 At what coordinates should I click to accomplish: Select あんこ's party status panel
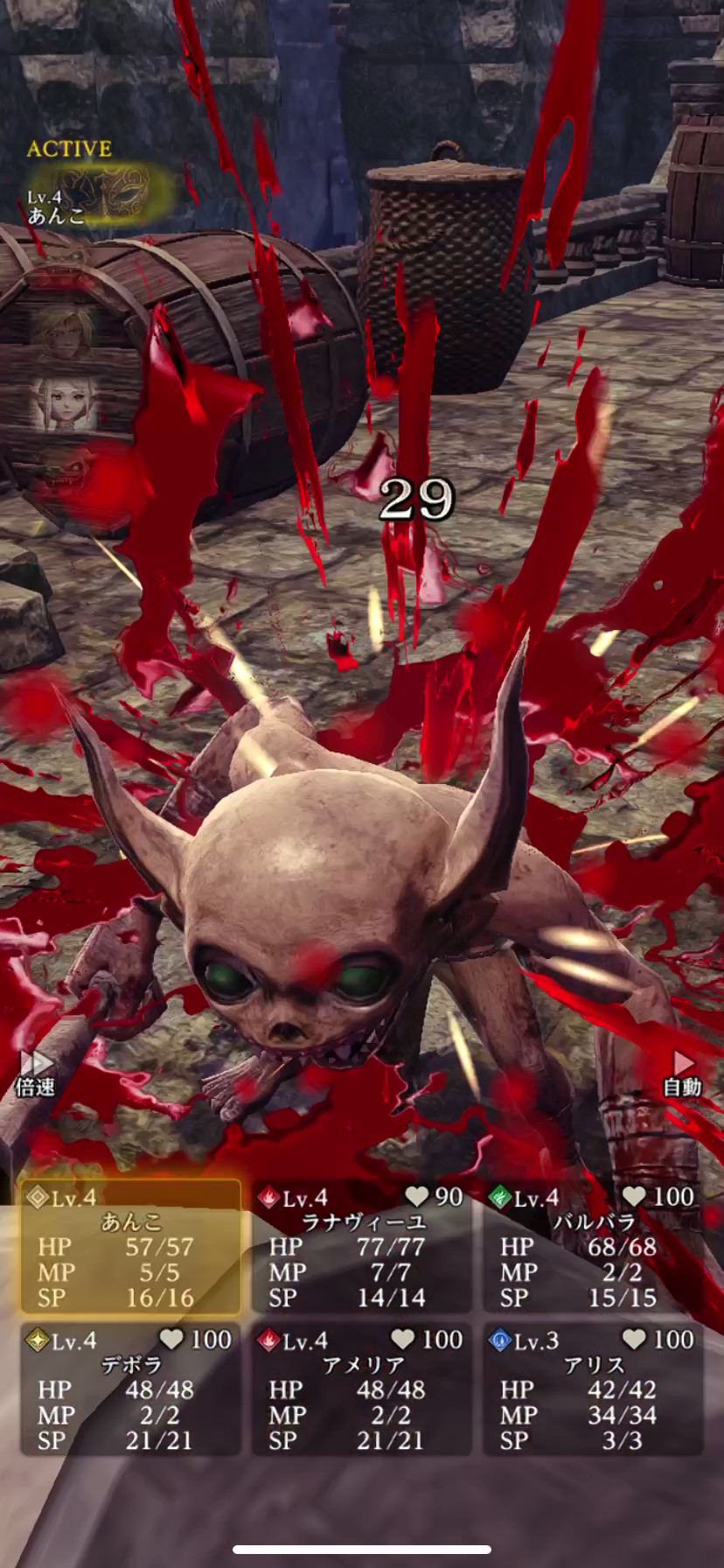point(131,1248)
